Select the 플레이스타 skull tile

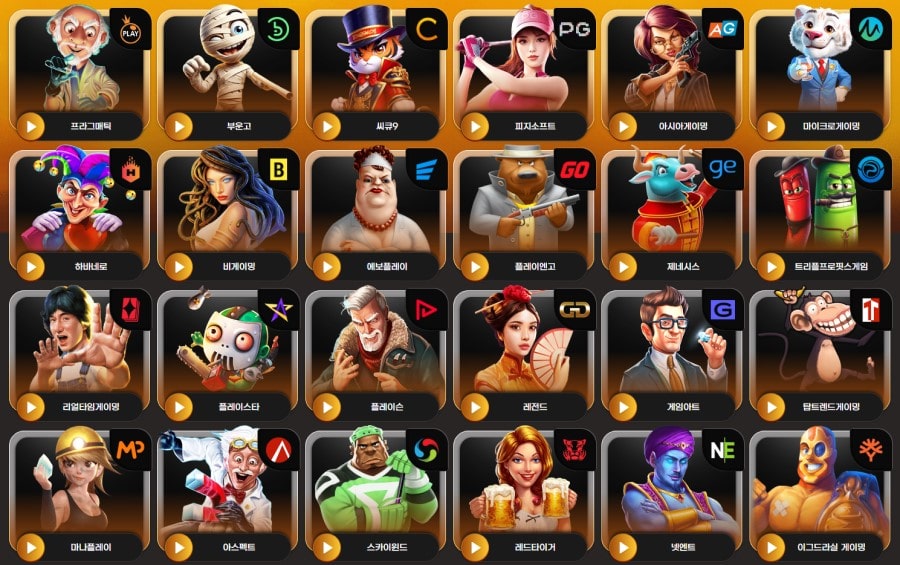(x=230, y=350)
